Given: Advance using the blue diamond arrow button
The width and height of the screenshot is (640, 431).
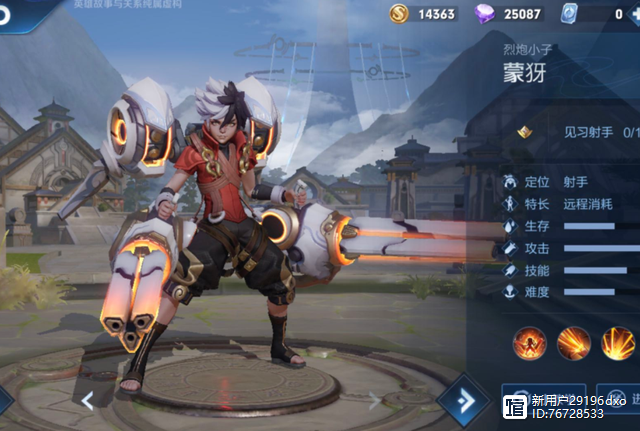Looking at the screenshot, I should tap(463, 400).
